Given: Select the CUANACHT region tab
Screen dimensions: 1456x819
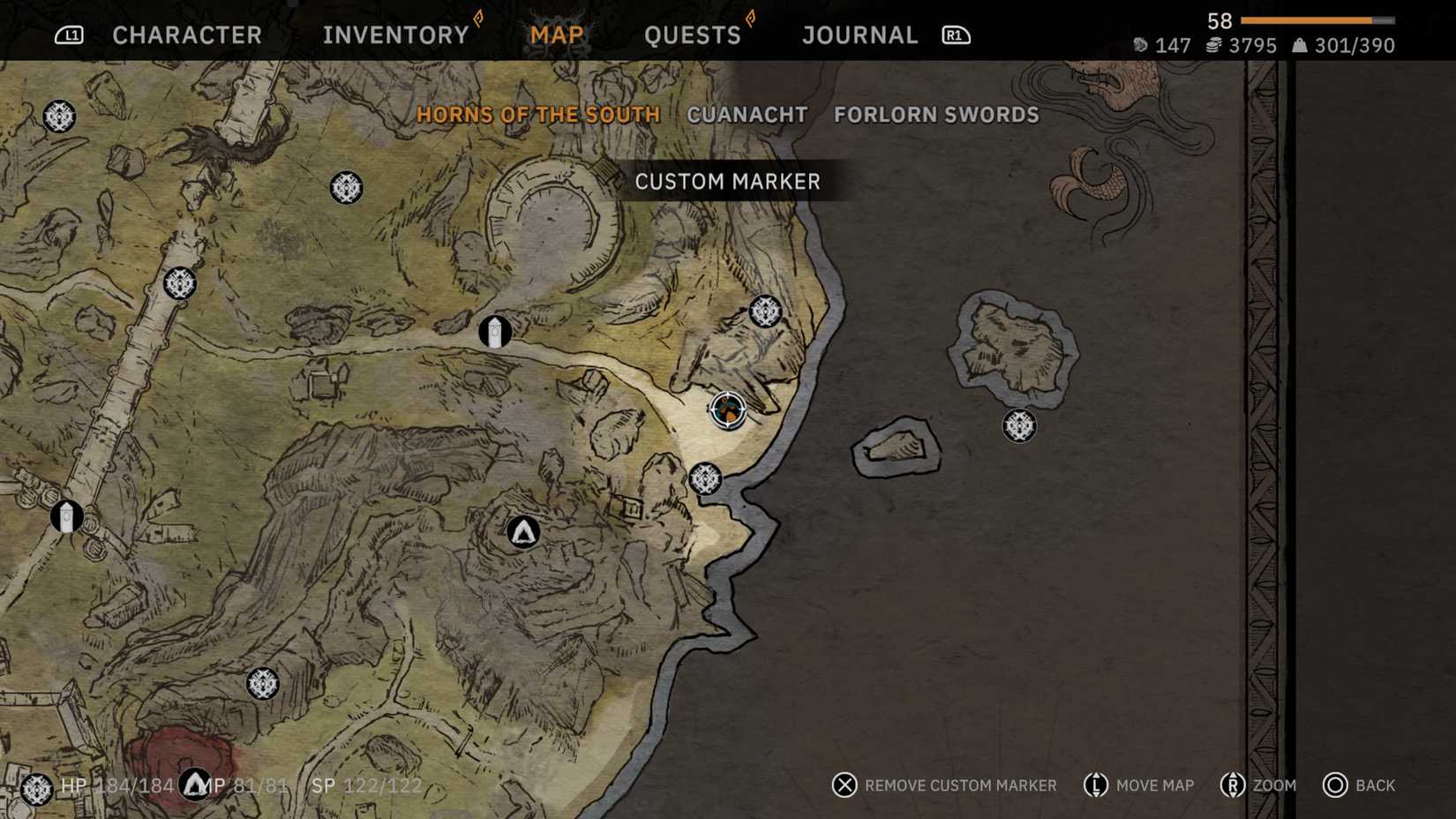Looking at the screenshot, I should [x=747, y=115].
